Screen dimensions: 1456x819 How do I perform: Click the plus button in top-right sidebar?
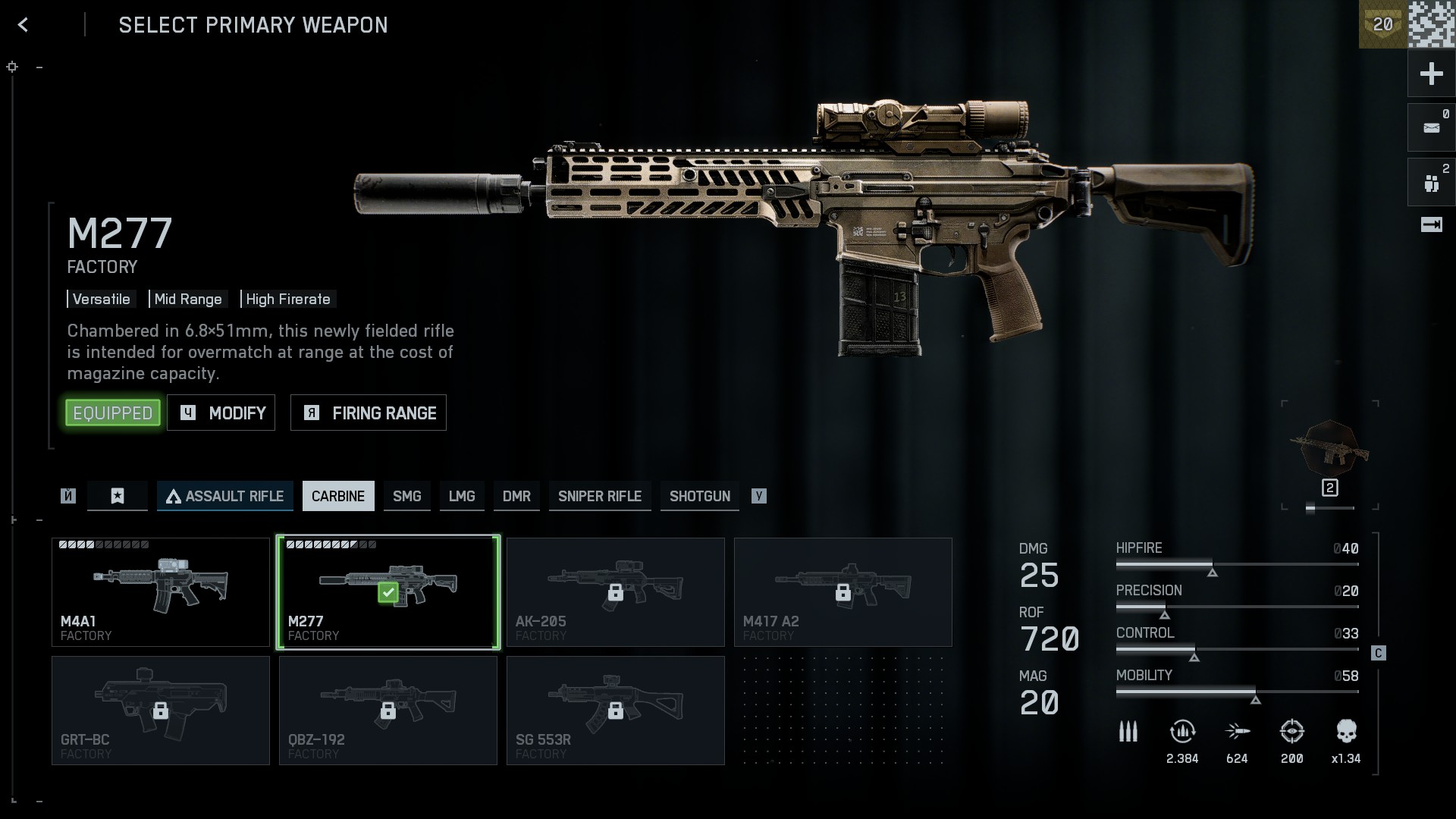(1431, 74)
